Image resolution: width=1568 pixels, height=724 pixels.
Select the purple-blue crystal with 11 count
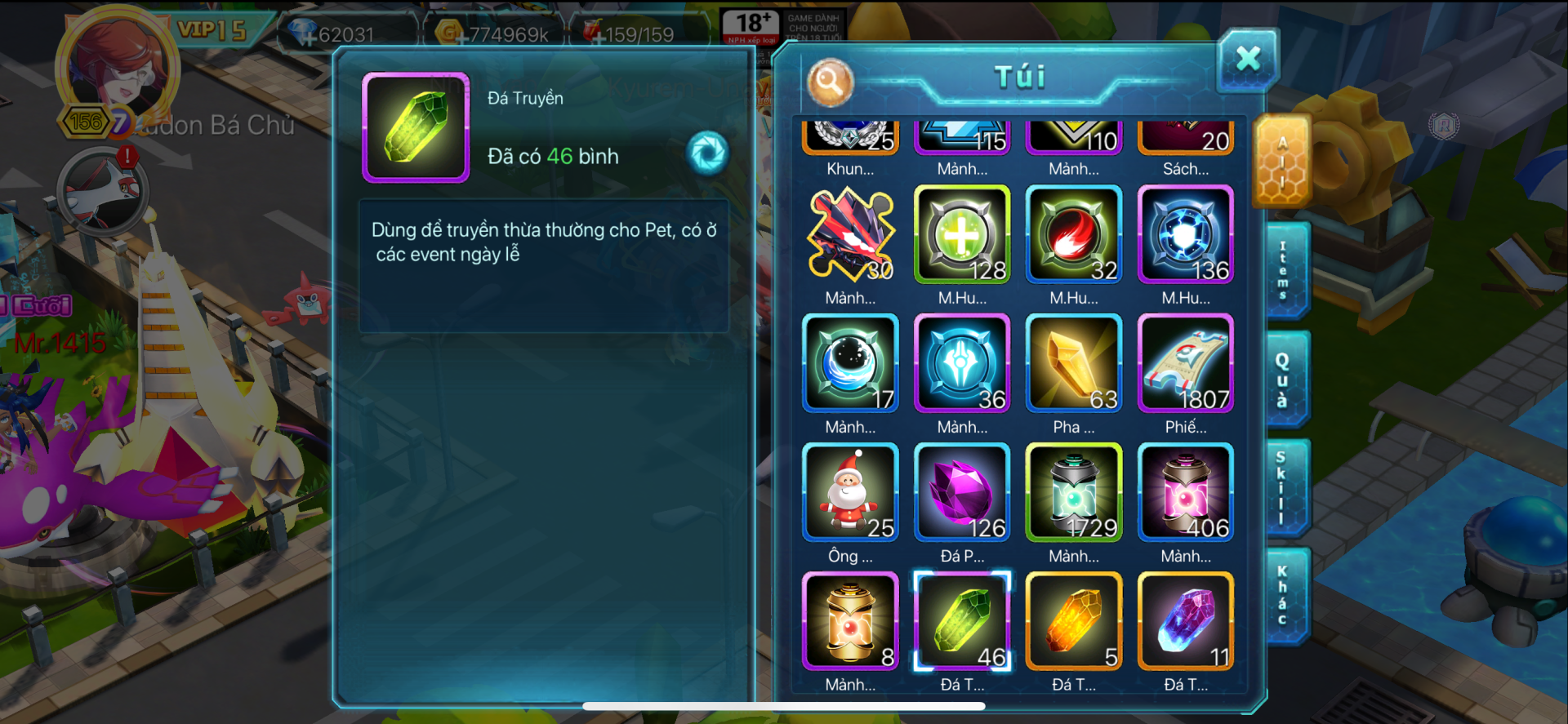pos(1186,621)
